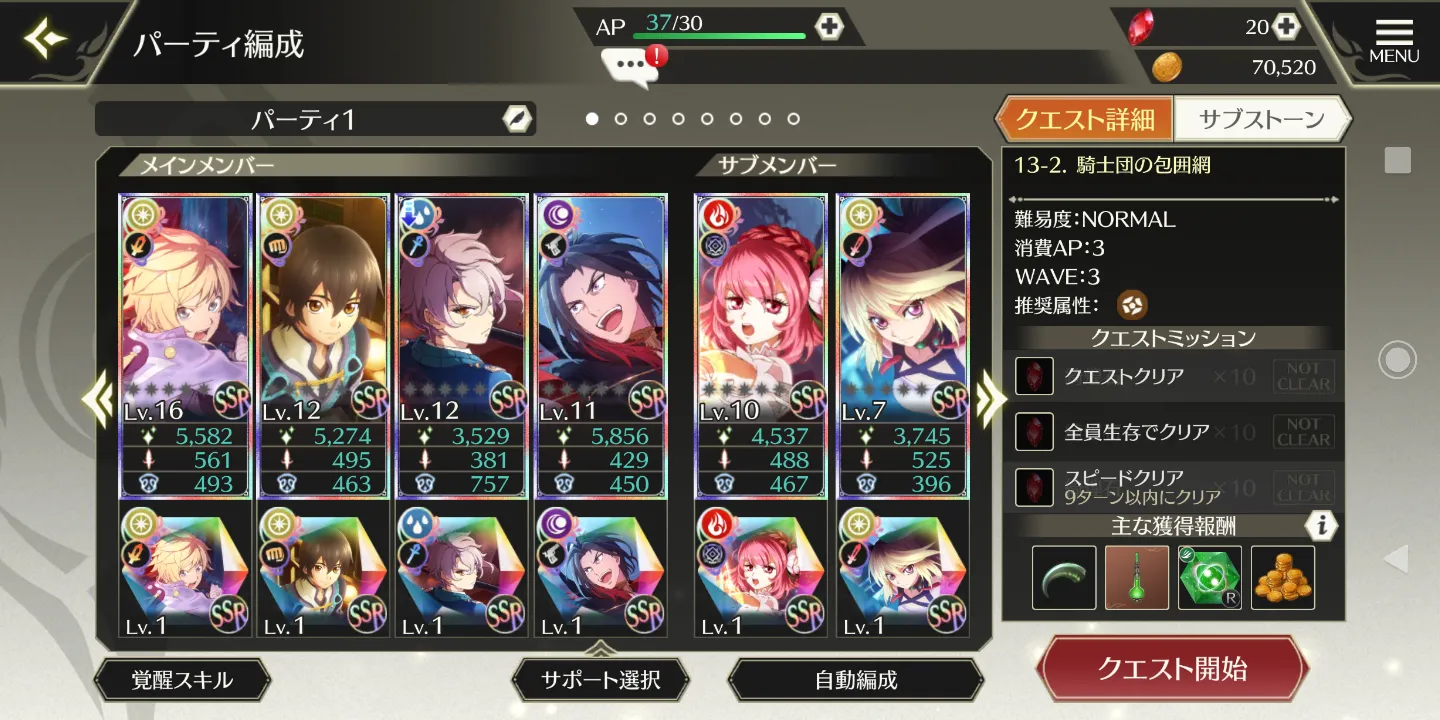
Task: View the gold coins reward icon
Action: (1283, 577)
